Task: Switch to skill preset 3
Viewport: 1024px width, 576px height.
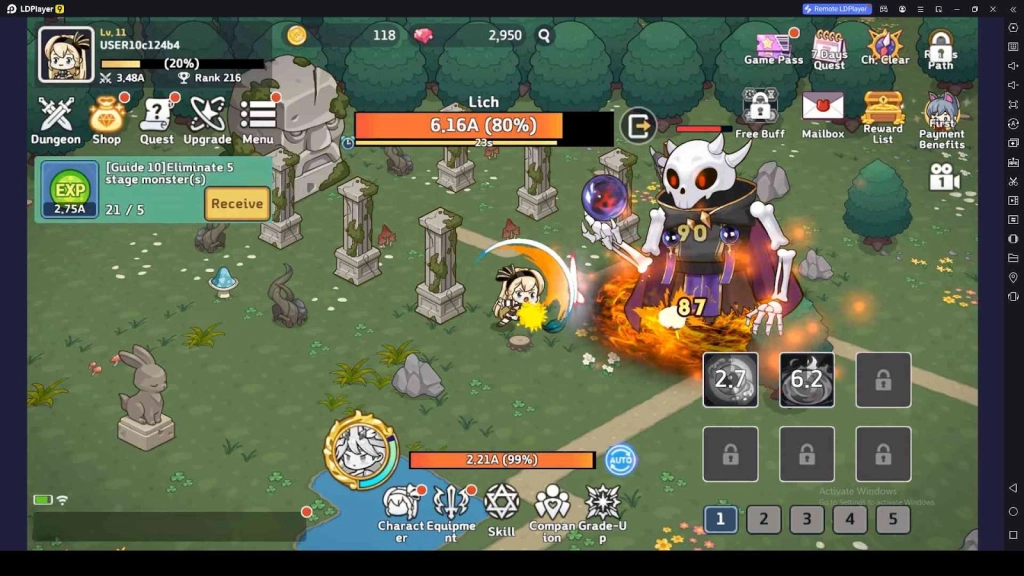Action: 807,519
